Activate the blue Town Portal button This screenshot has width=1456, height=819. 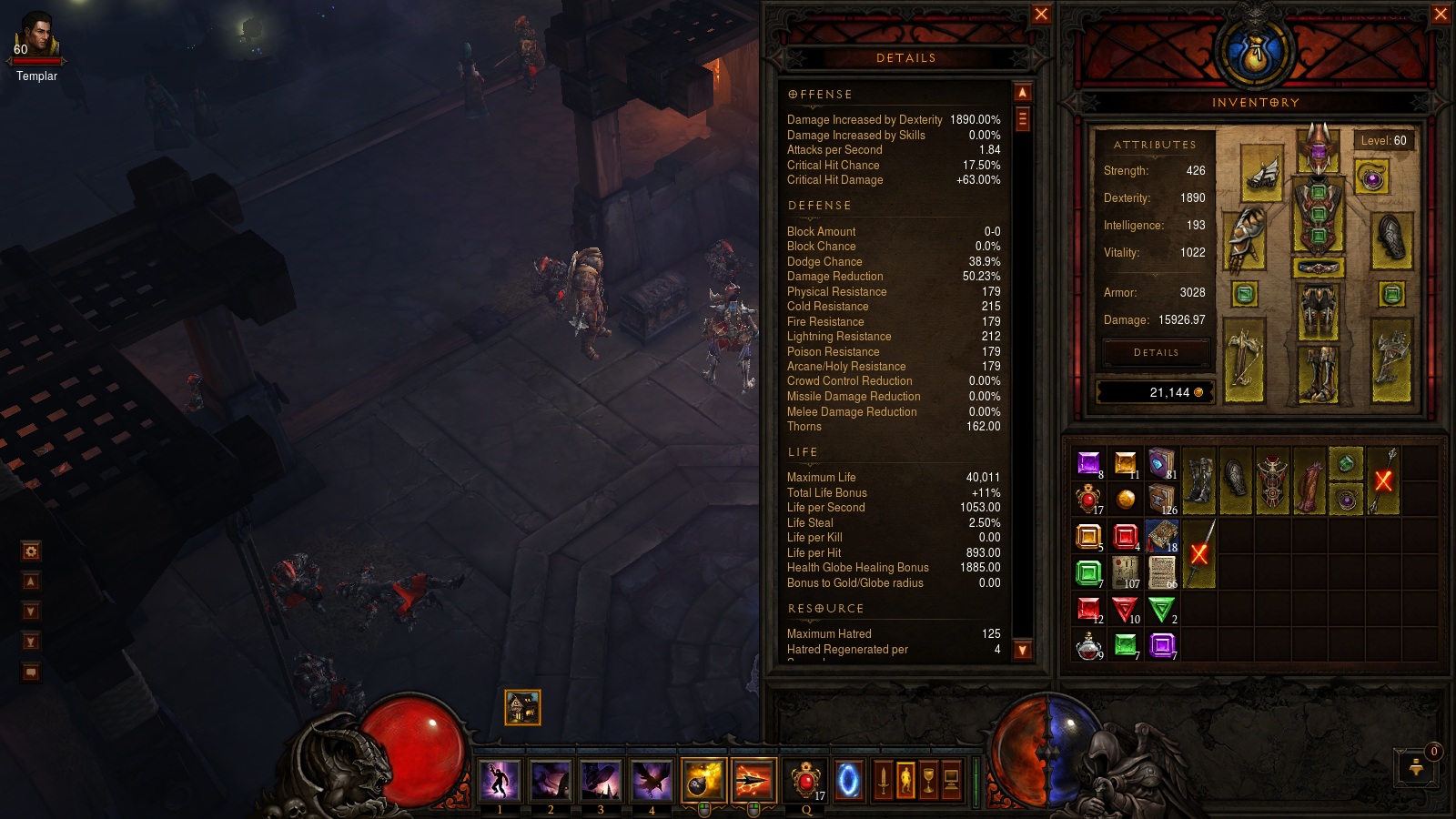click(848, 781)
